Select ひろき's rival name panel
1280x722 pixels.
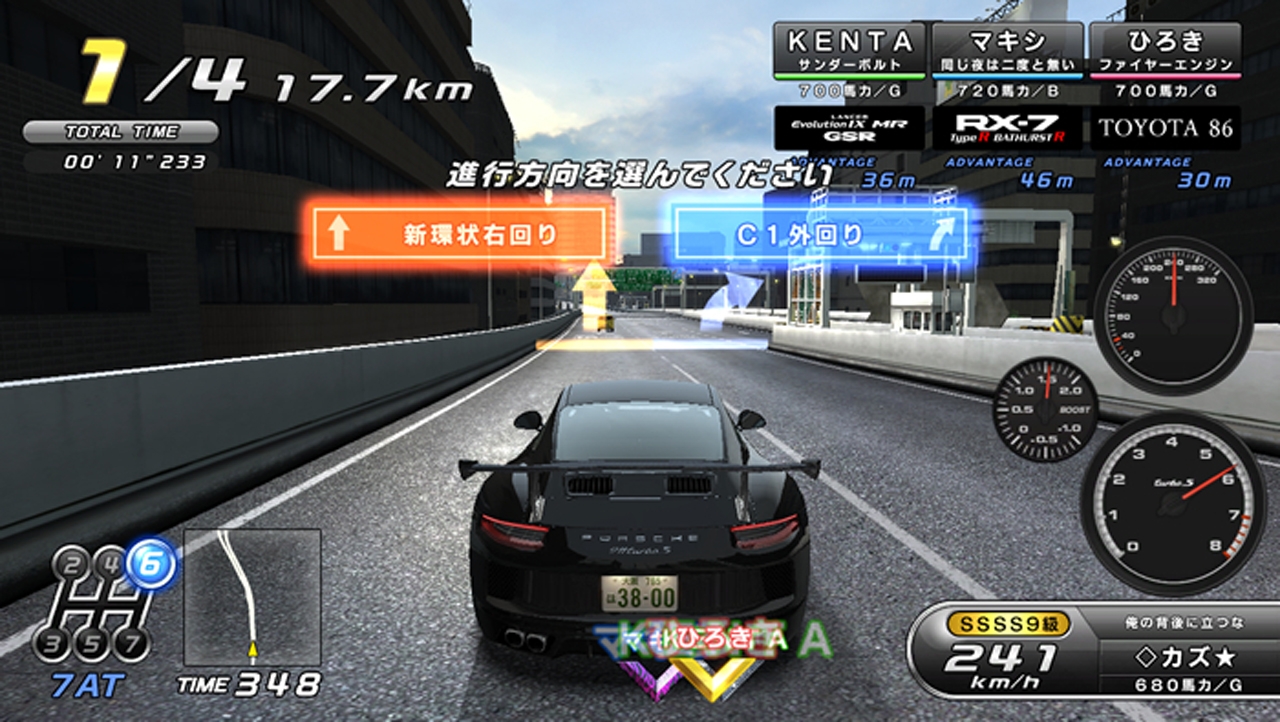[1165, 50]
